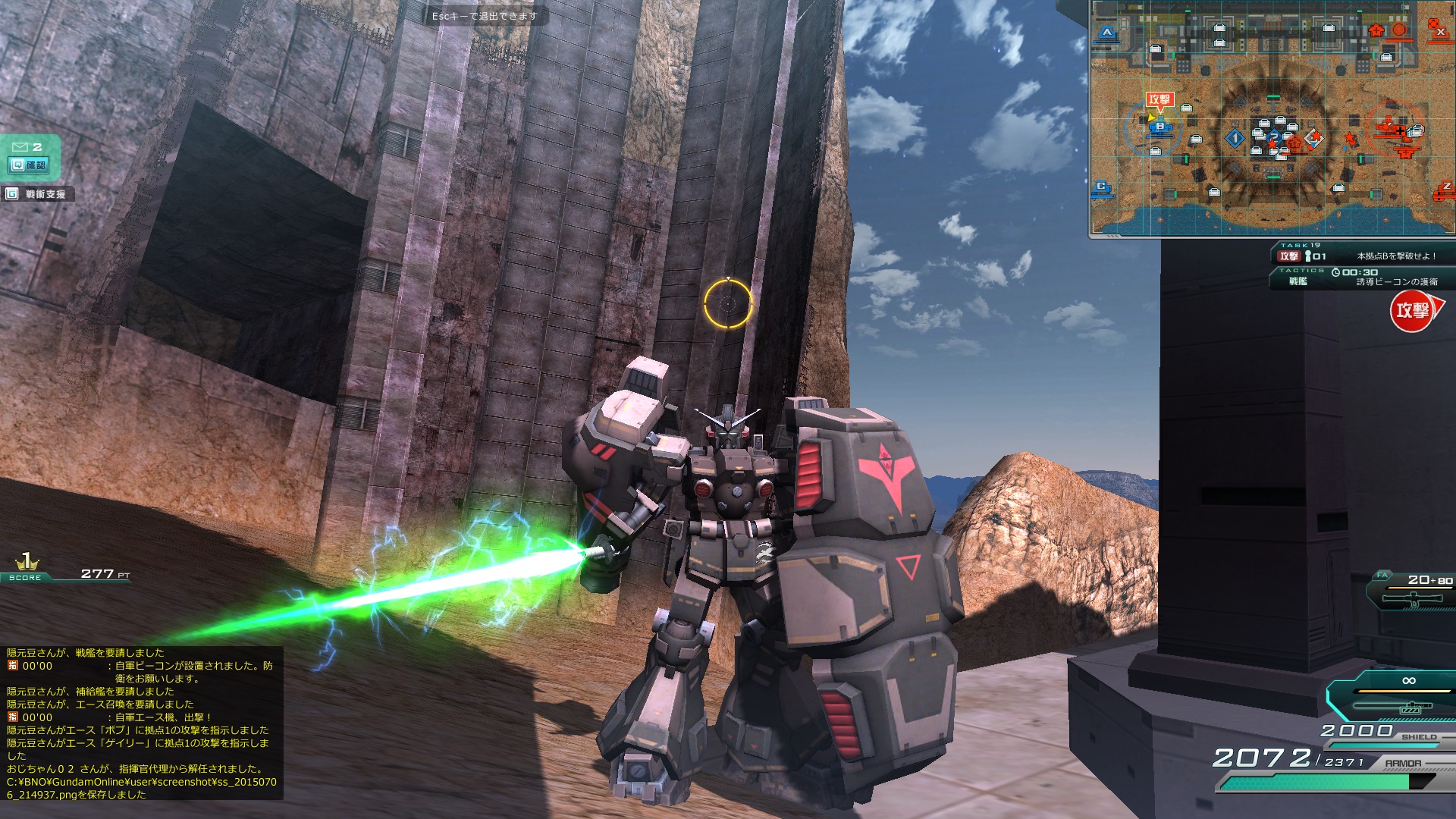Click the chat log message box
Image resolution: width=1456 pixels, height=819 pixels.
[142, 723]
